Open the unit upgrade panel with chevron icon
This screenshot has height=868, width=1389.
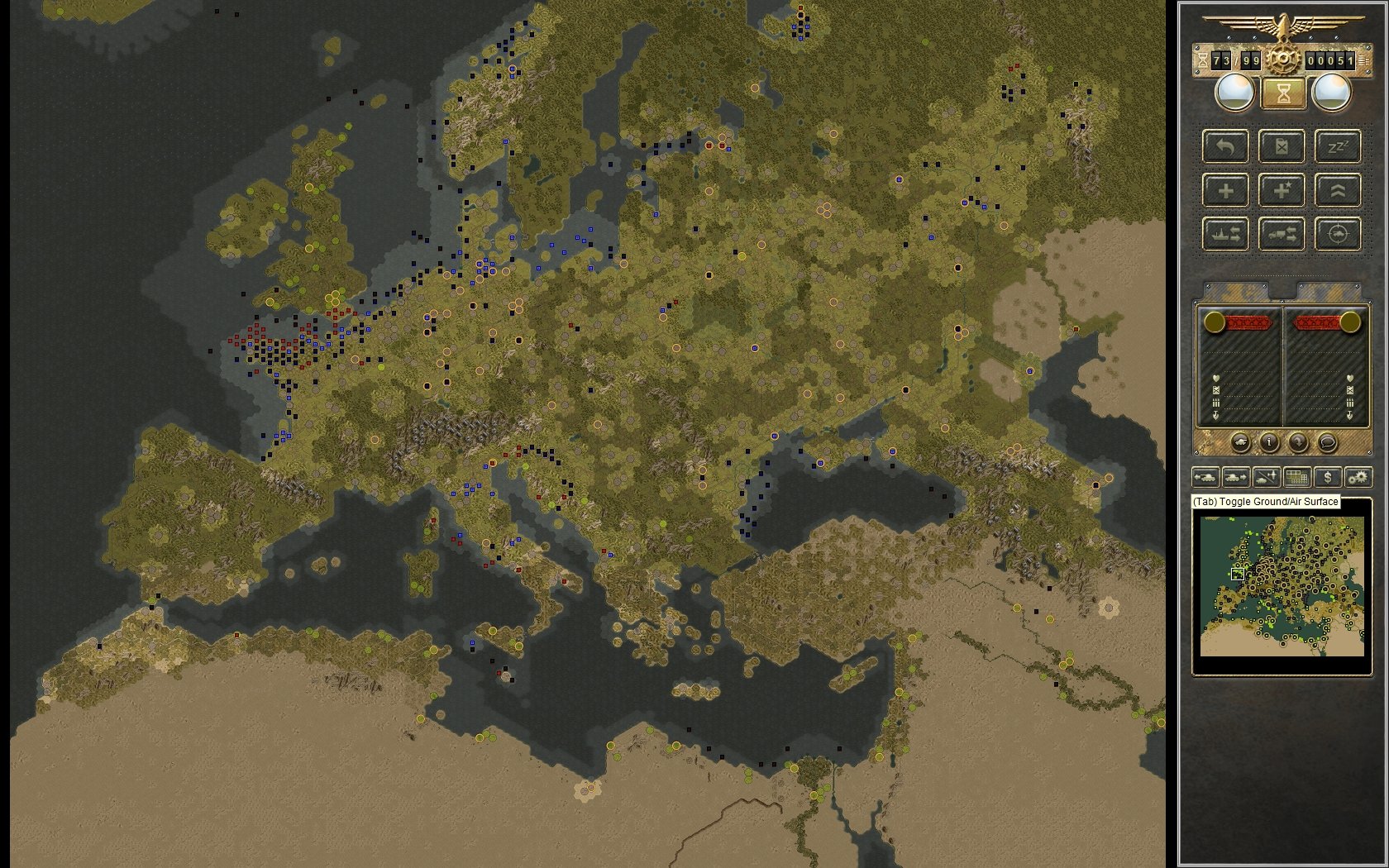pos(1339,190)
